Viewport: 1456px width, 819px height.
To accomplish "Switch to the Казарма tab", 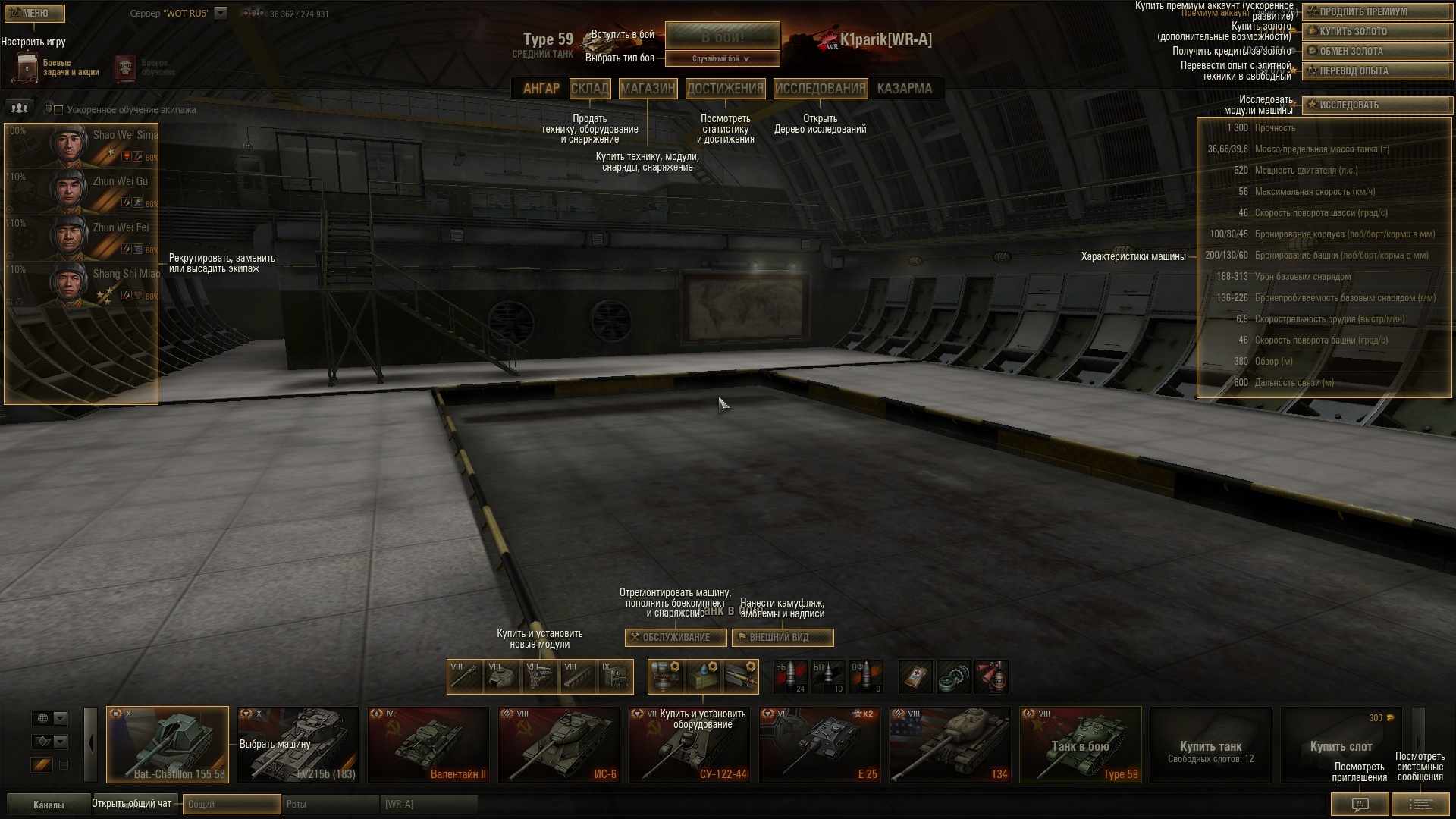I will pyautogui.click(x=904, y=88).
